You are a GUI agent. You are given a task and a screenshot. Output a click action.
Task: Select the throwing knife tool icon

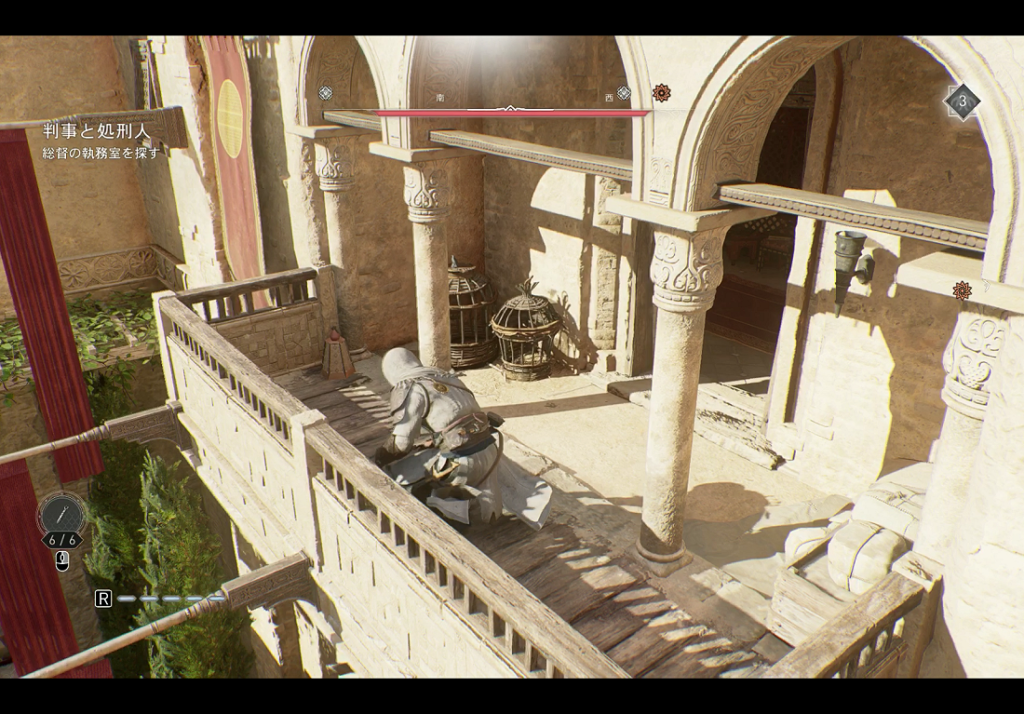61,514
